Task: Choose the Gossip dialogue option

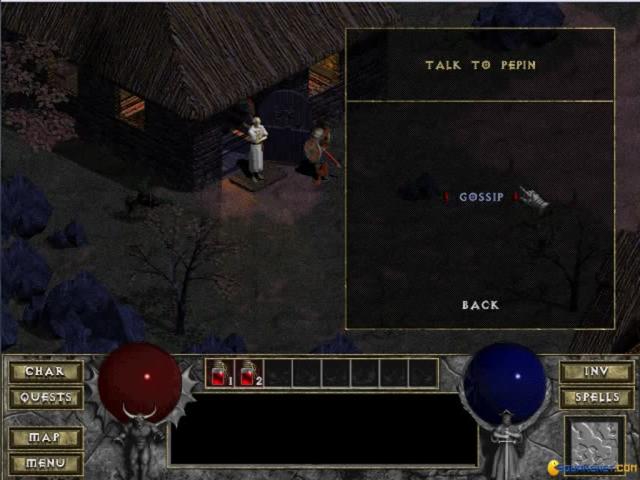Action: point(481,197)
